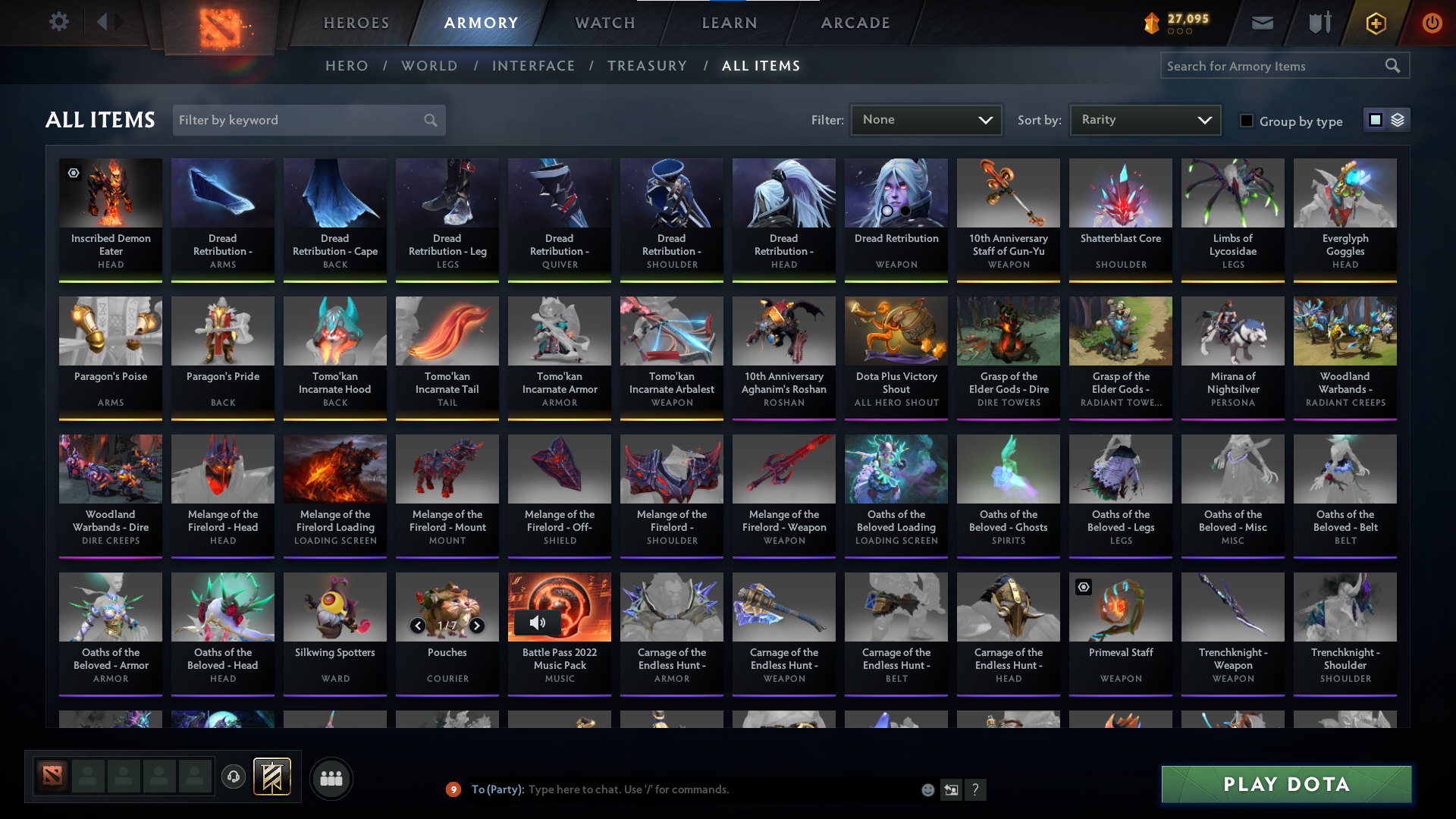The width and height of the screenshot is (1456, 819).
Task: Click the next arrow on the Pouches item
Action: [477, 626]
